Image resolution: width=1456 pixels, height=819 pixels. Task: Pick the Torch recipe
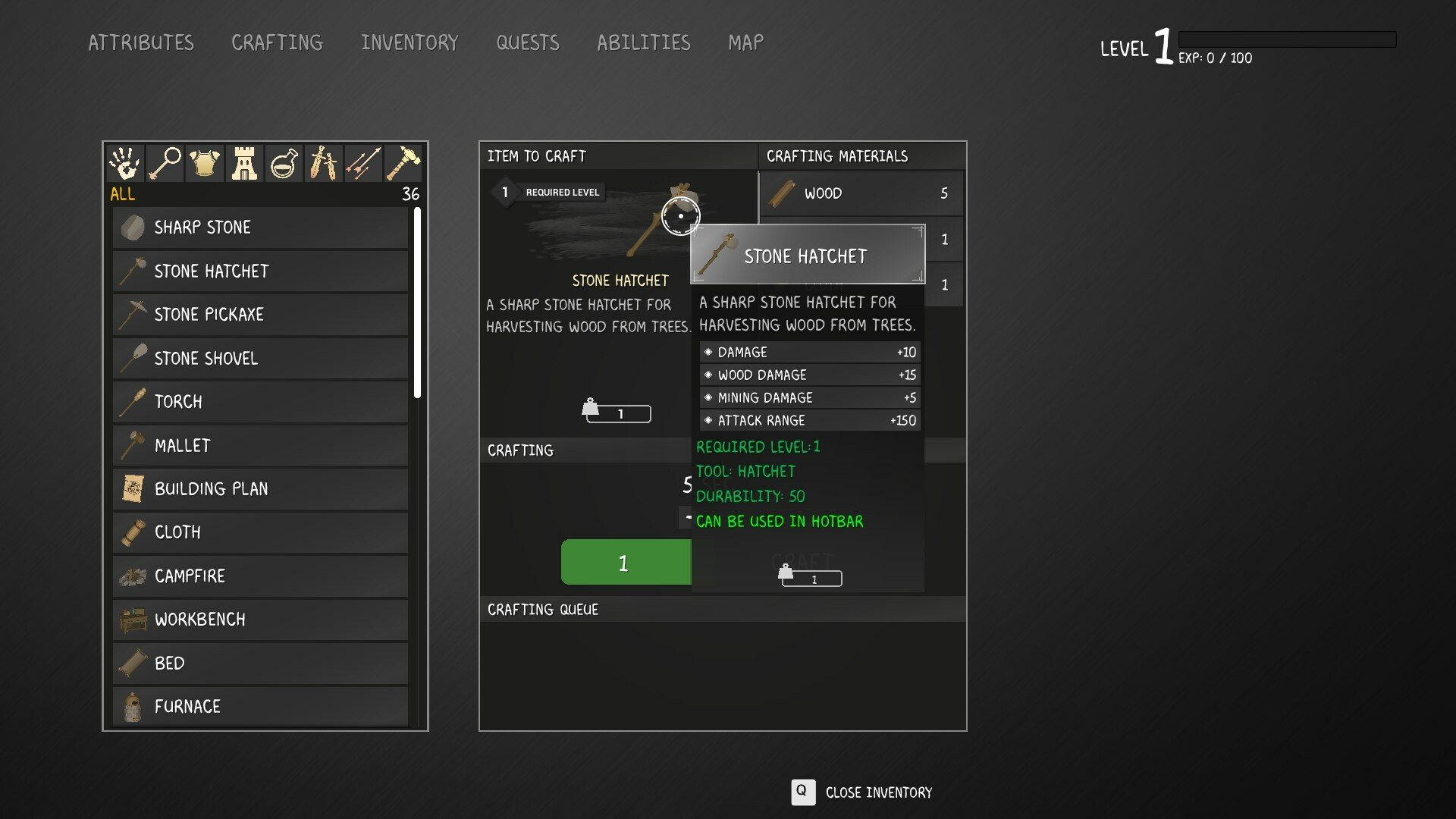pos(260,402)
